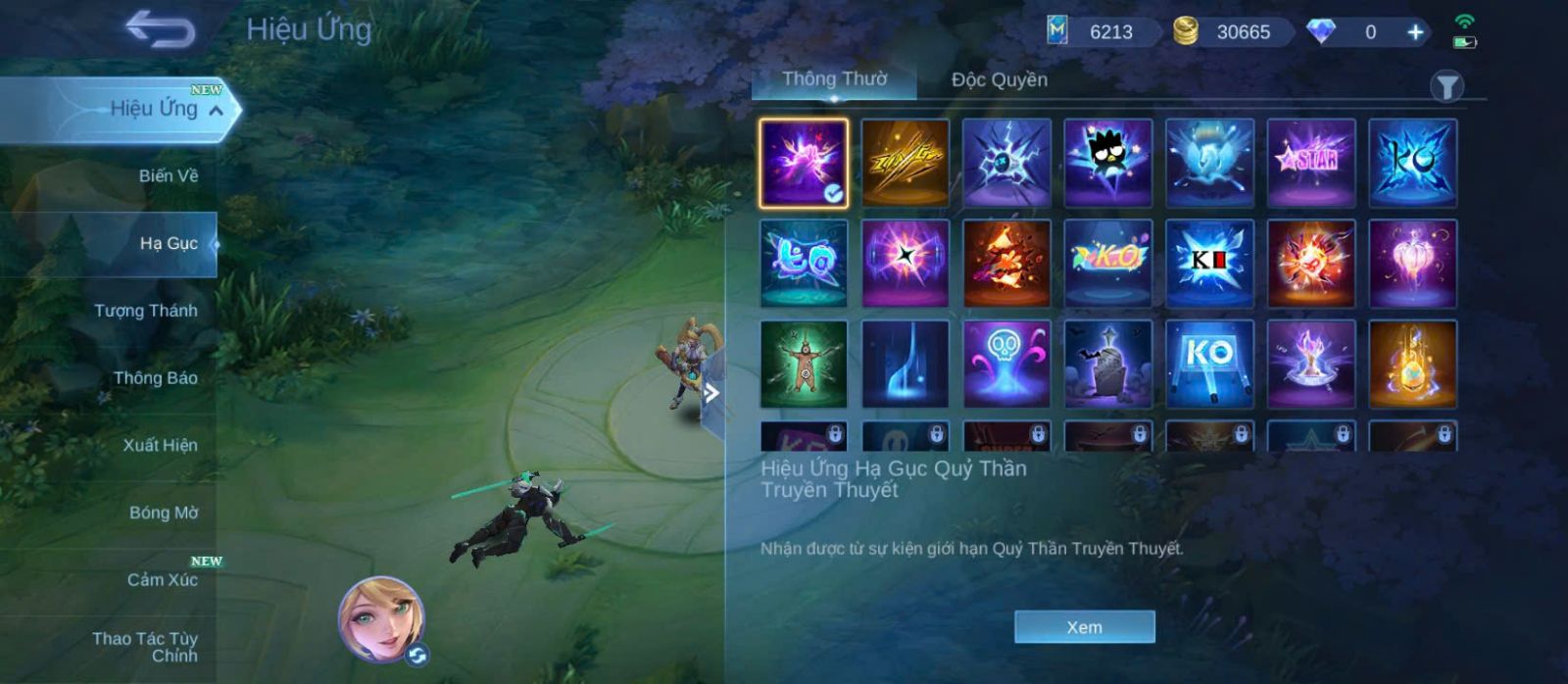Open the Xuất Hiện category

[x=160, y=445]
